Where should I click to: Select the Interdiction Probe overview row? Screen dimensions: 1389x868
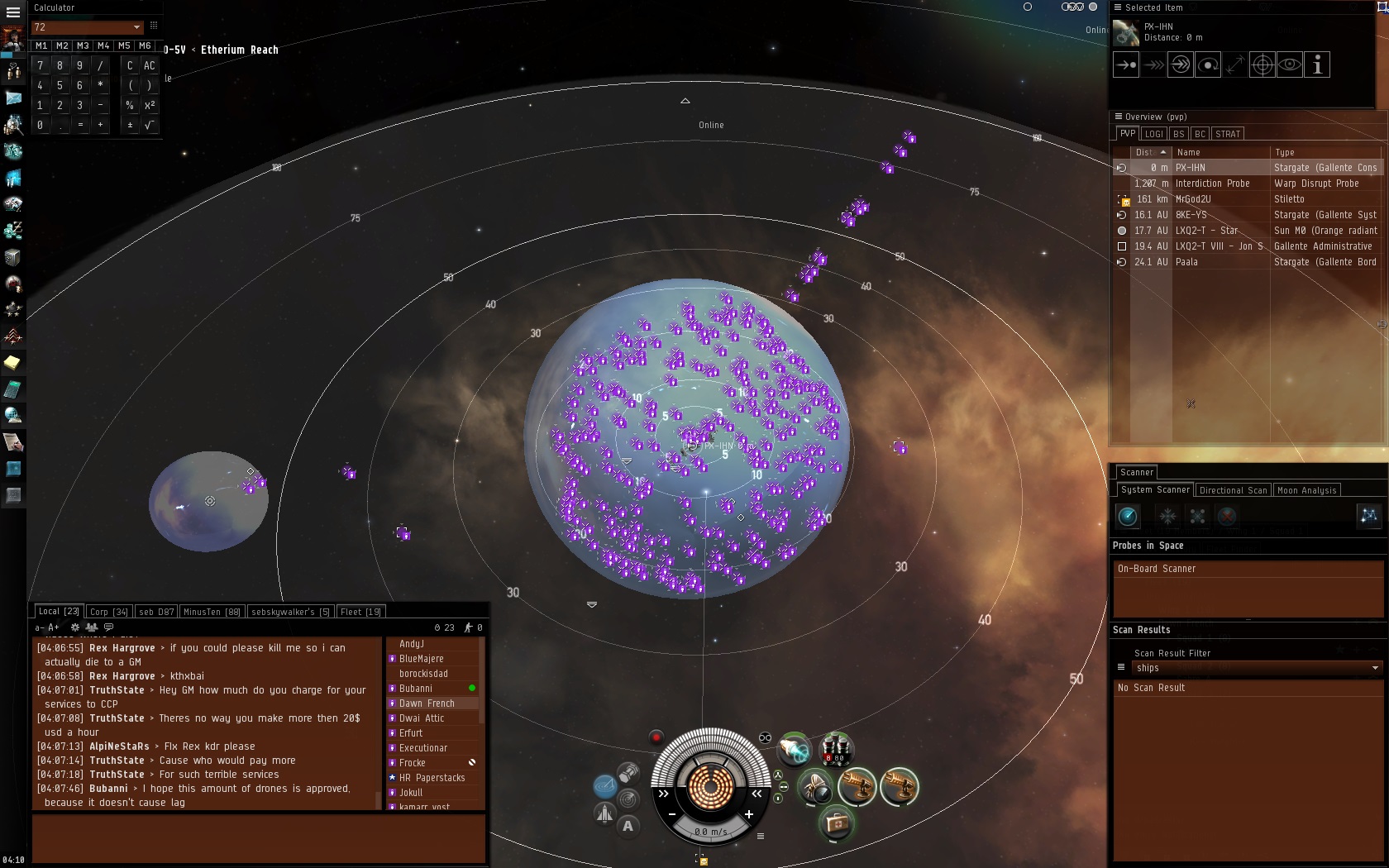click(1212, 184)
